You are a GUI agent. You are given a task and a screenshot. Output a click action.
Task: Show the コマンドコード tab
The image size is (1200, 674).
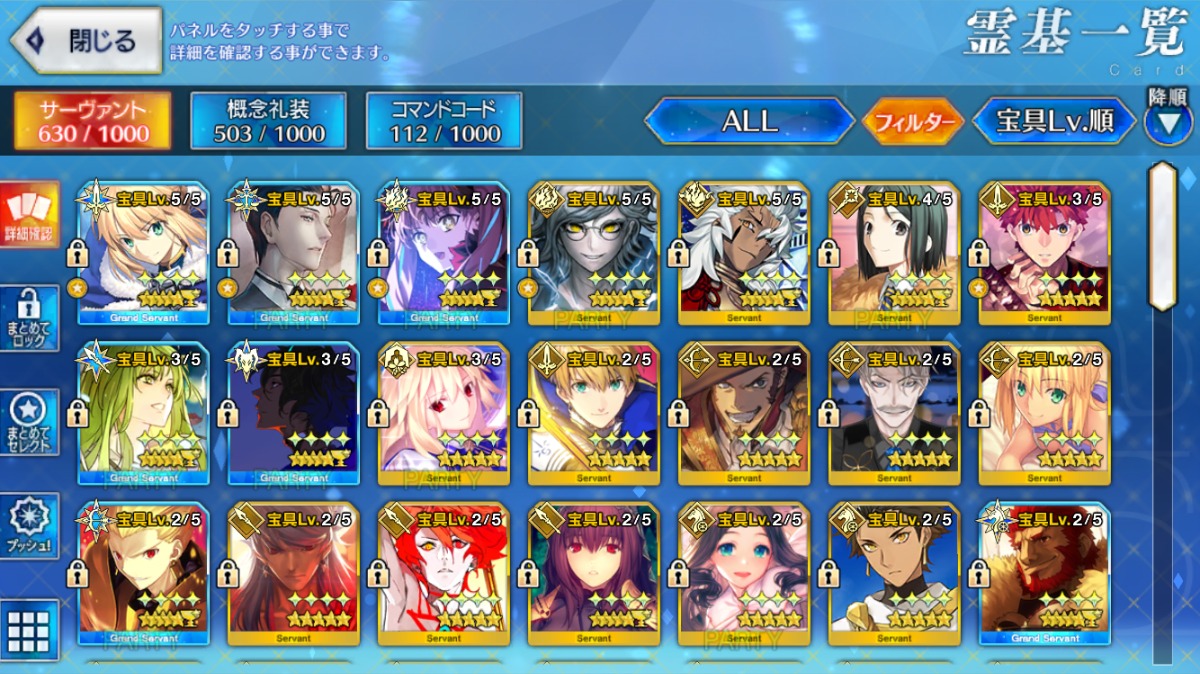[x=444, y=121]
